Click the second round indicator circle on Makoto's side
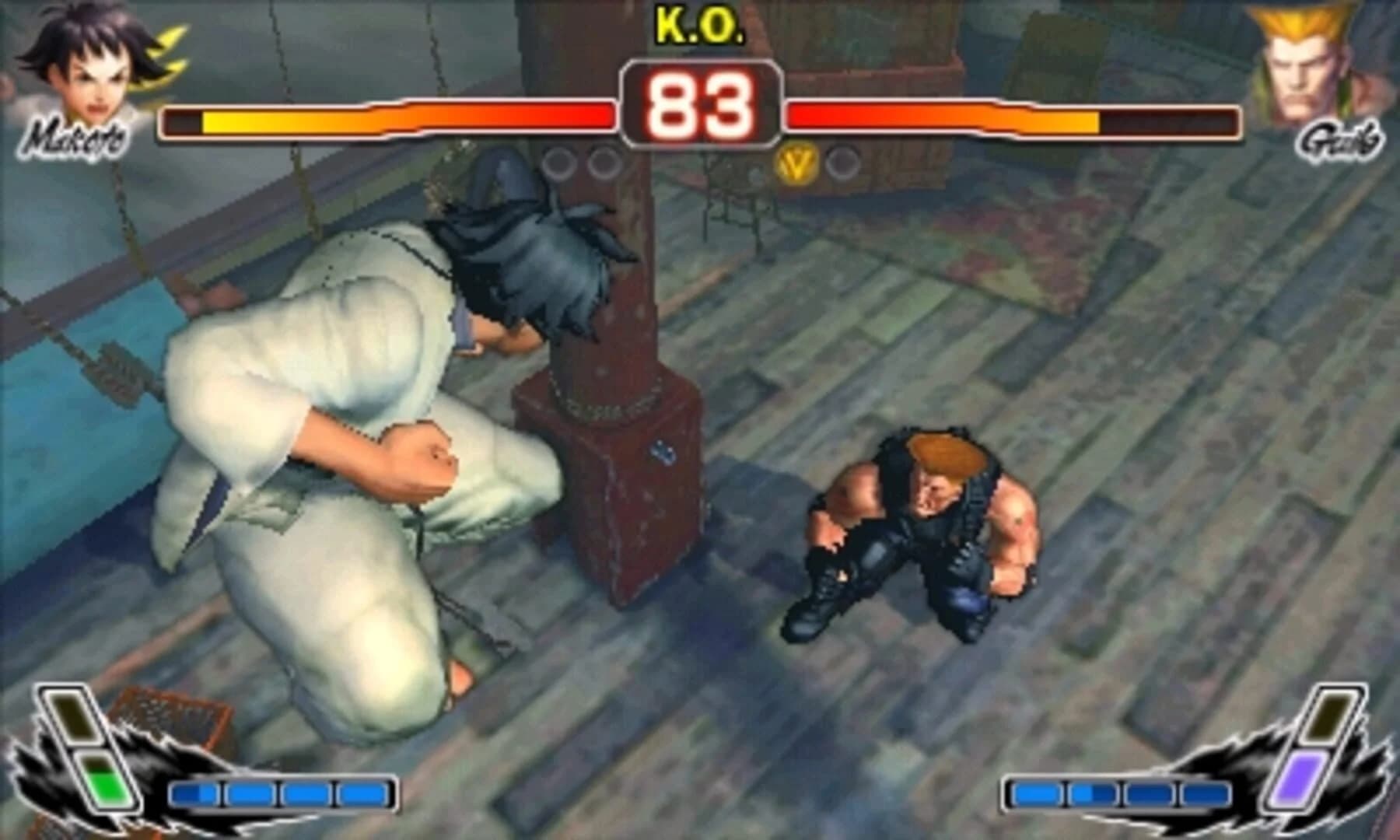1400x840 pixels. tap(602, 163)
